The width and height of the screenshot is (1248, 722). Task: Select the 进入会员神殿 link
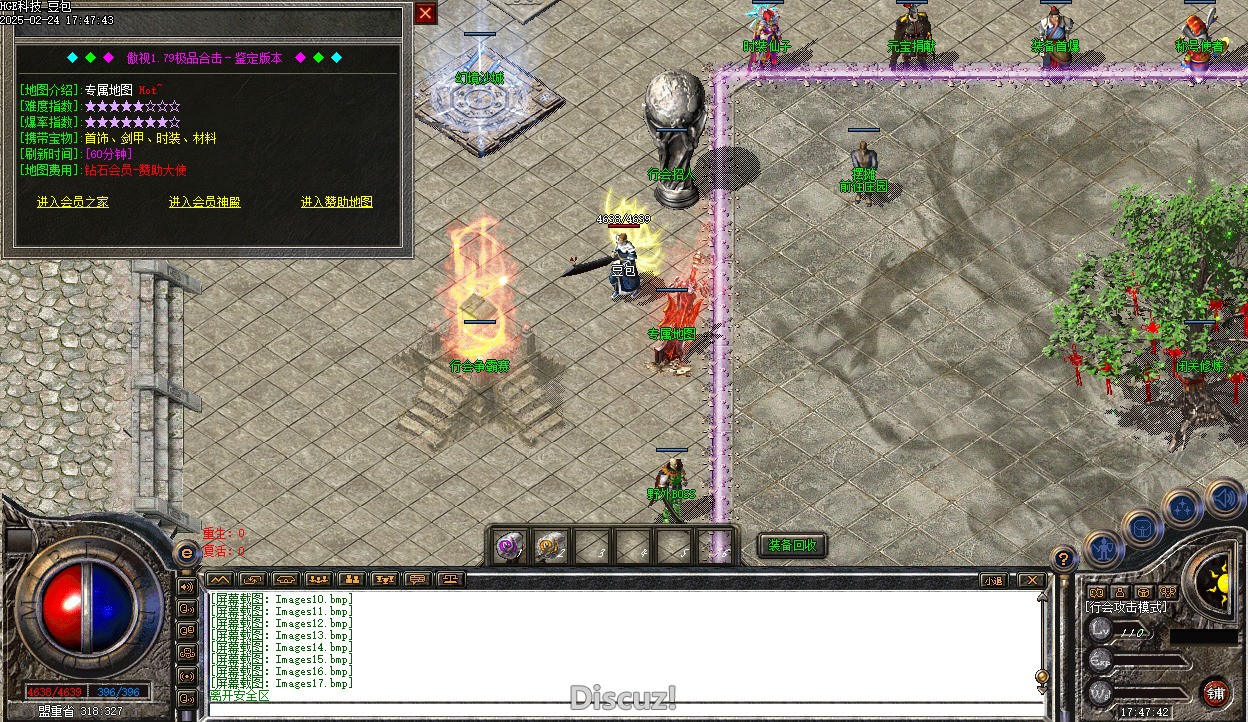tap(204, 202)
